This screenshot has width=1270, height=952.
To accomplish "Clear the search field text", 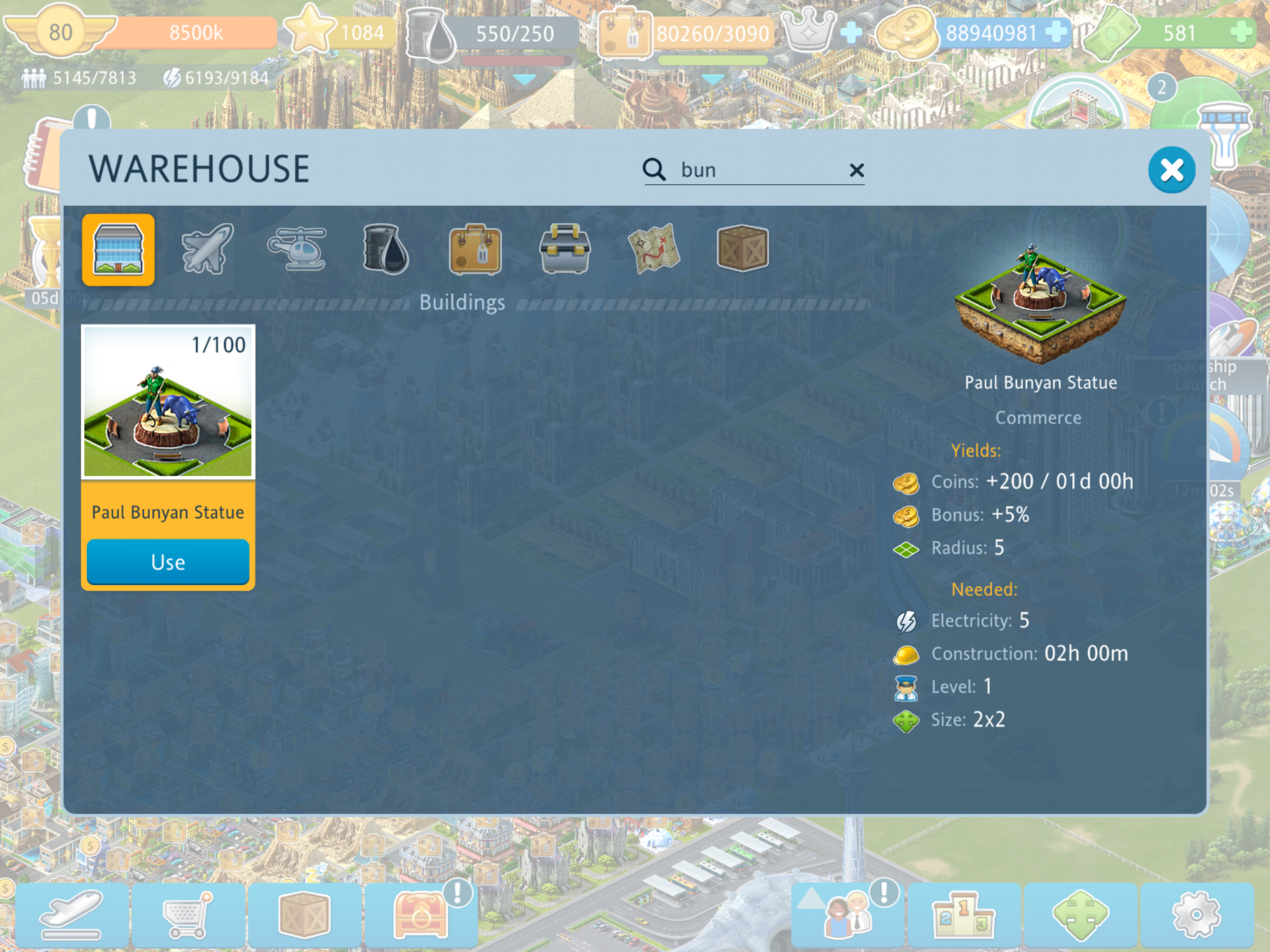I will coord(856,170).
